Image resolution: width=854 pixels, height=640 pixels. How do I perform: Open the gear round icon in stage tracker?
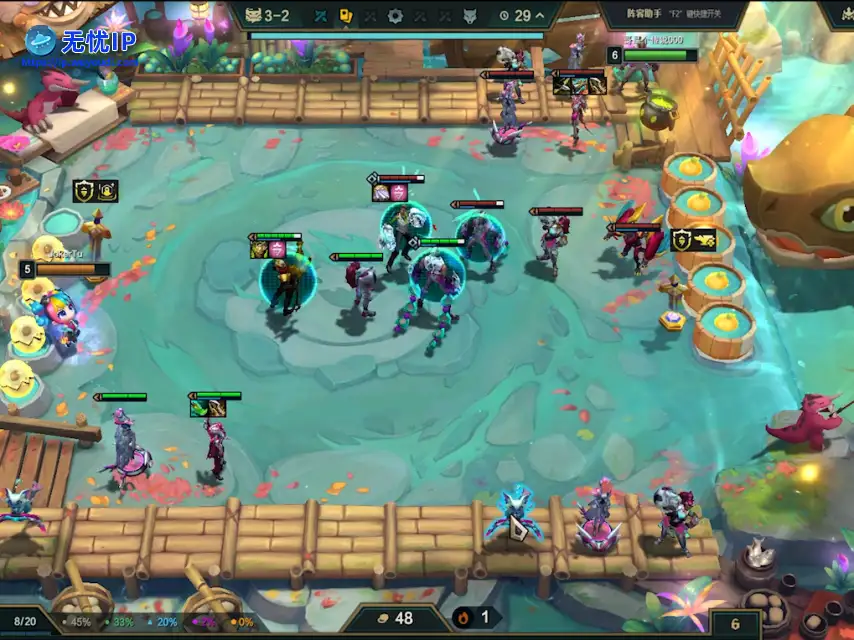point(395,16)
